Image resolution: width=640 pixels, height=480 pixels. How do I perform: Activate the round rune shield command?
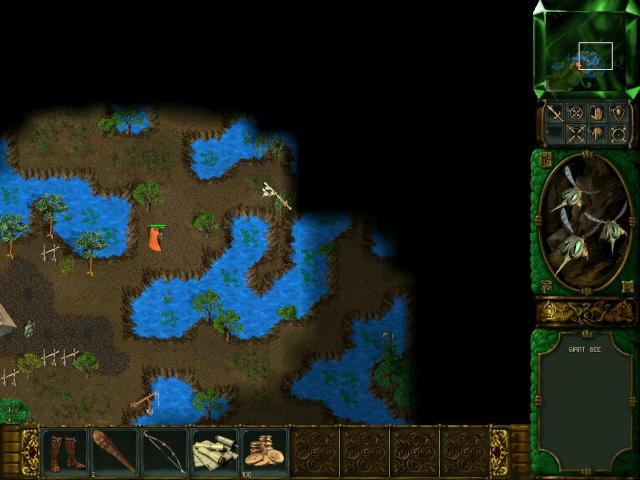pyautogui.click(x=575, y=113)
